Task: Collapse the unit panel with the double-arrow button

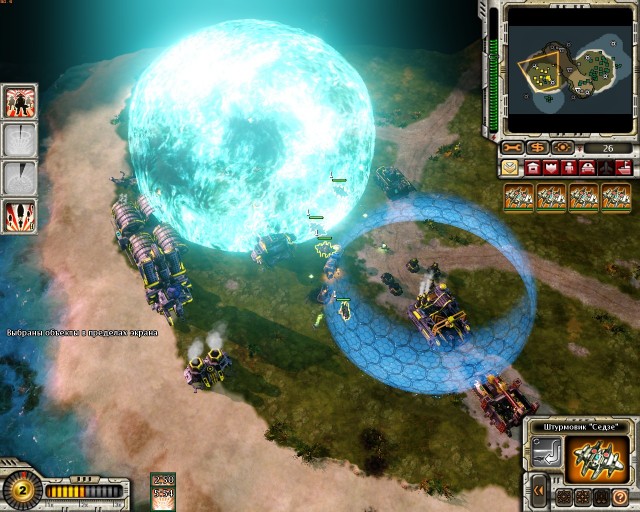Action: tap(539, 492)
